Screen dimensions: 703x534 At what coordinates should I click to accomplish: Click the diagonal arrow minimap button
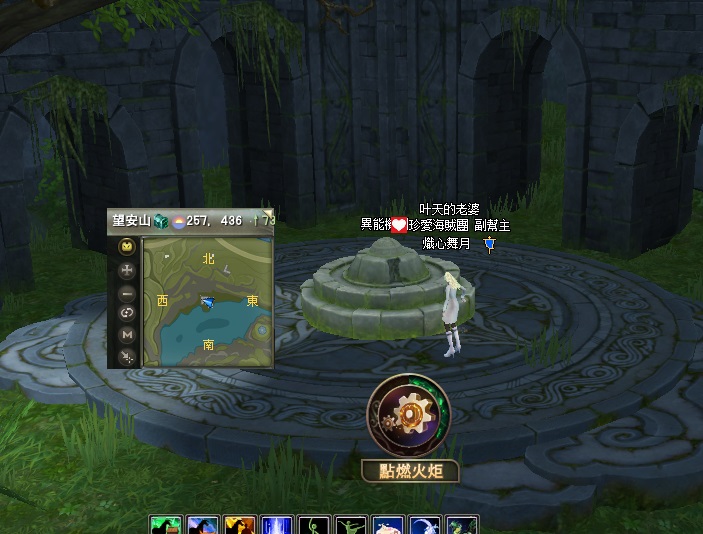coord(126,355)
